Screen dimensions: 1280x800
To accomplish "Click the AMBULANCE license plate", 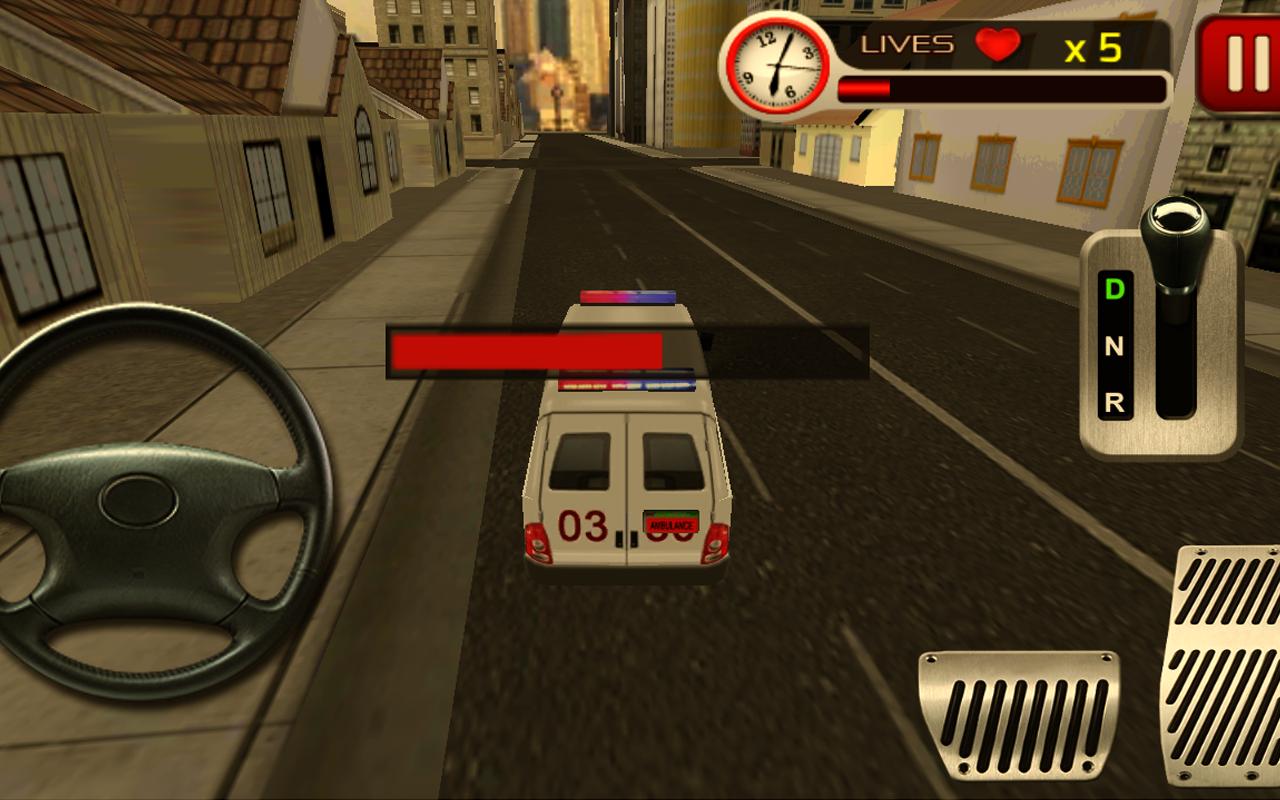I will coord(673,521).
